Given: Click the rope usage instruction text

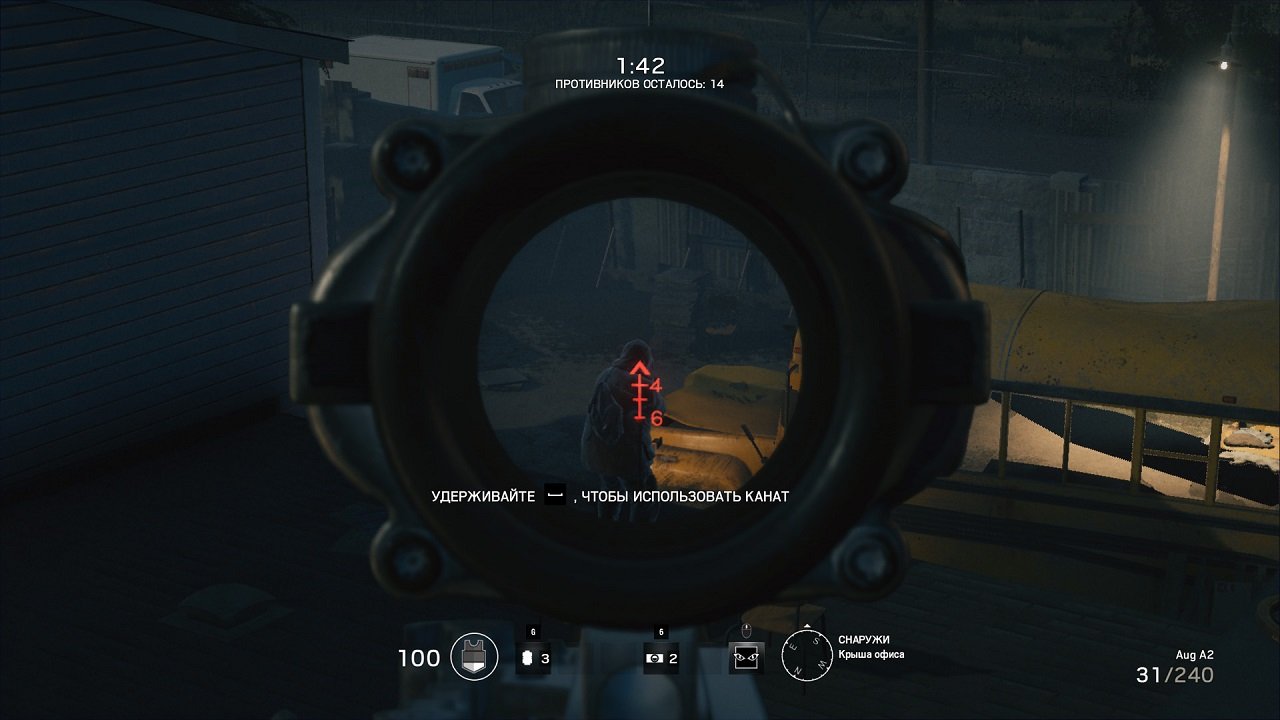Looking at the screenshot, I should click(610, 493).
